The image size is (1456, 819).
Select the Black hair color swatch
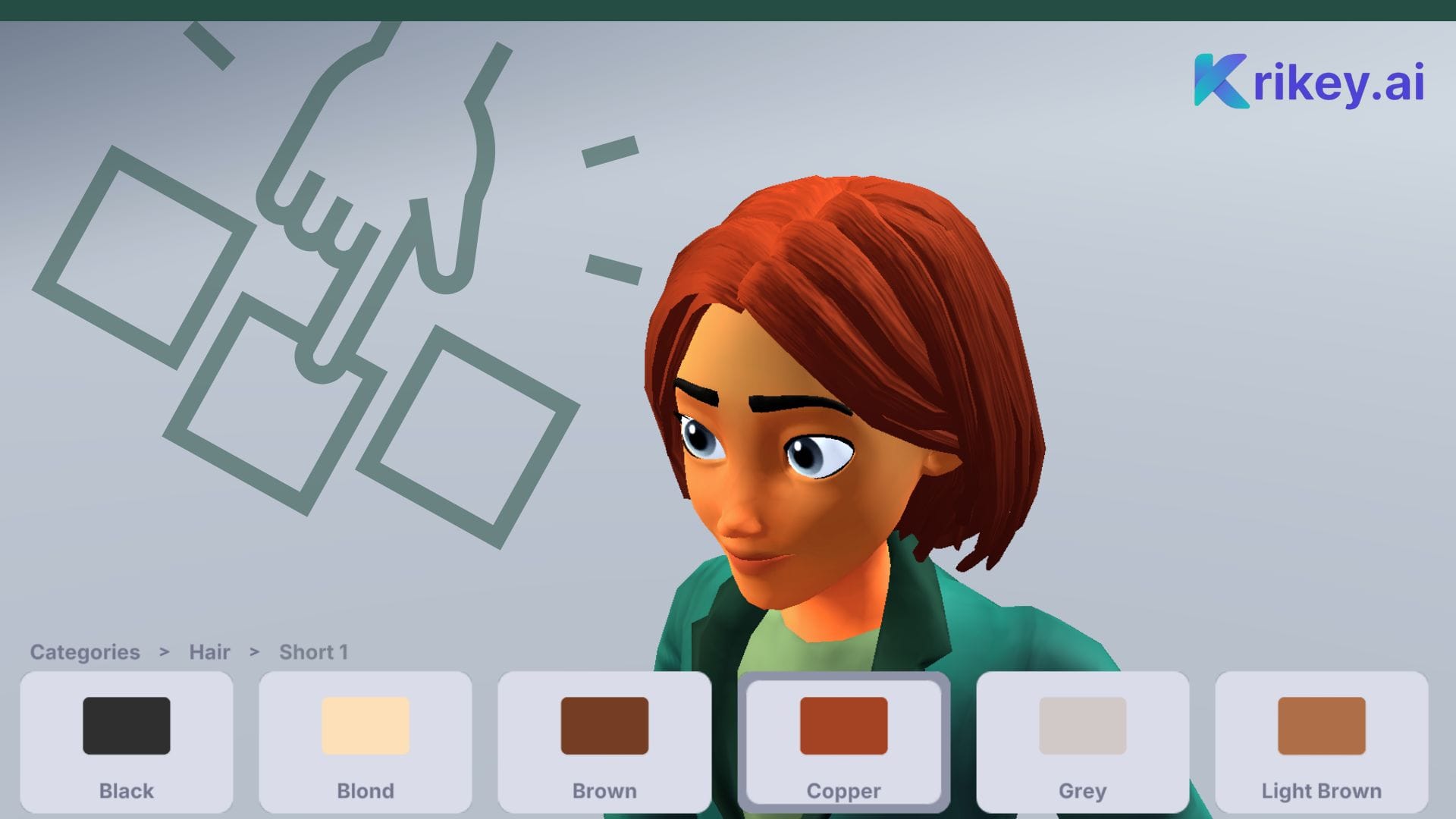(127, 724)
